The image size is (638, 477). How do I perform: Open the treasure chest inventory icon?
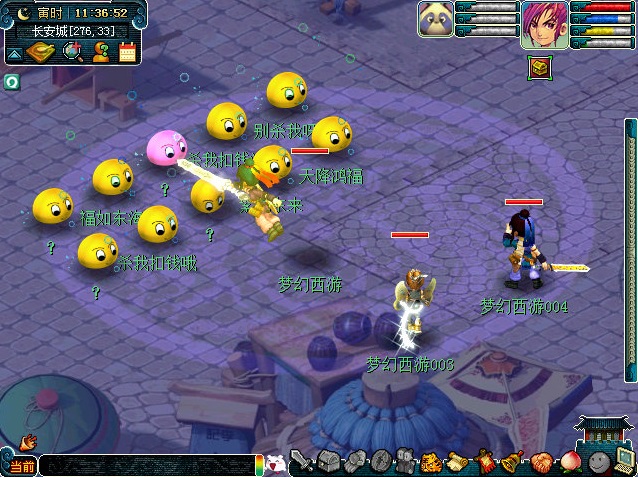click(328, 462)
